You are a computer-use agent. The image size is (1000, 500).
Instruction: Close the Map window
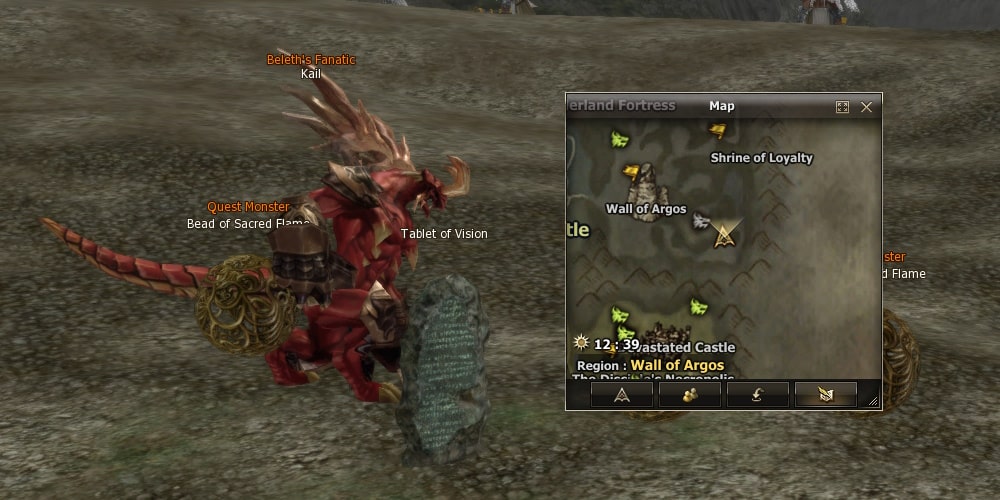tap(866, 107)
